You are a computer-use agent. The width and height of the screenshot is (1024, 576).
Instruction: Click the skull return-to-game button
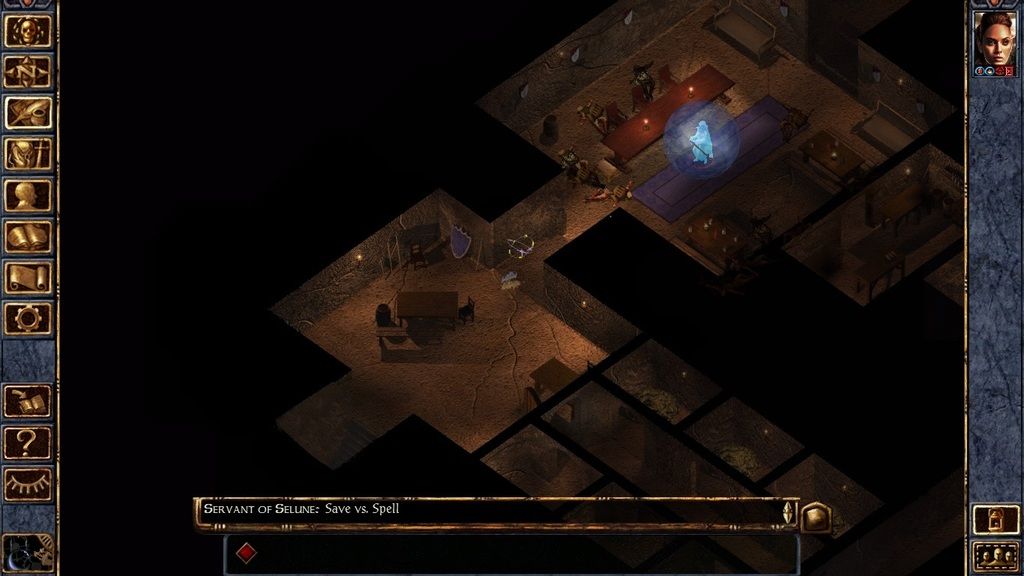28,30
